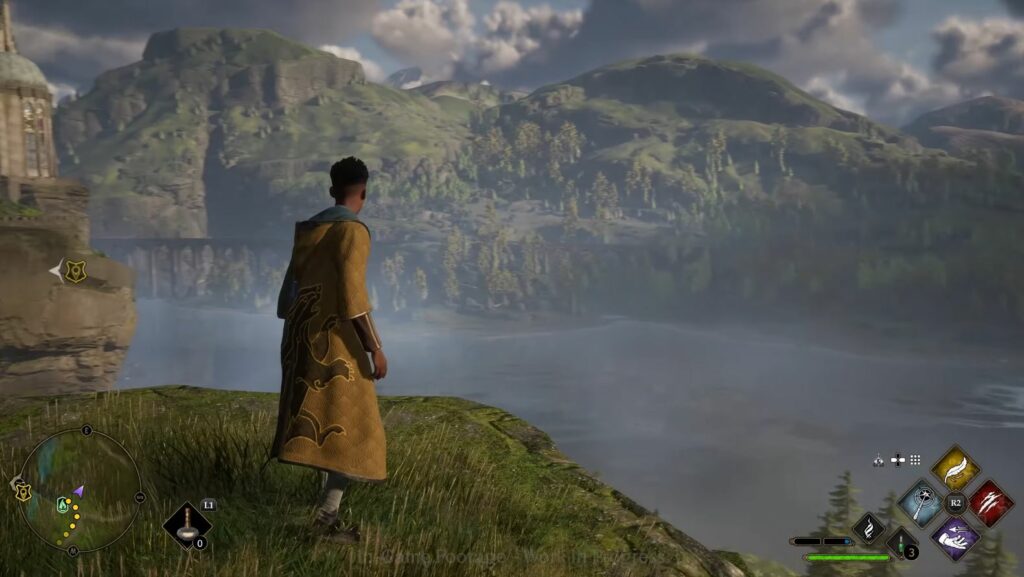Activate the red claw slash spell
This screenshot has height=577, width=1024.
pyautogui.click(x=990, y=502)
